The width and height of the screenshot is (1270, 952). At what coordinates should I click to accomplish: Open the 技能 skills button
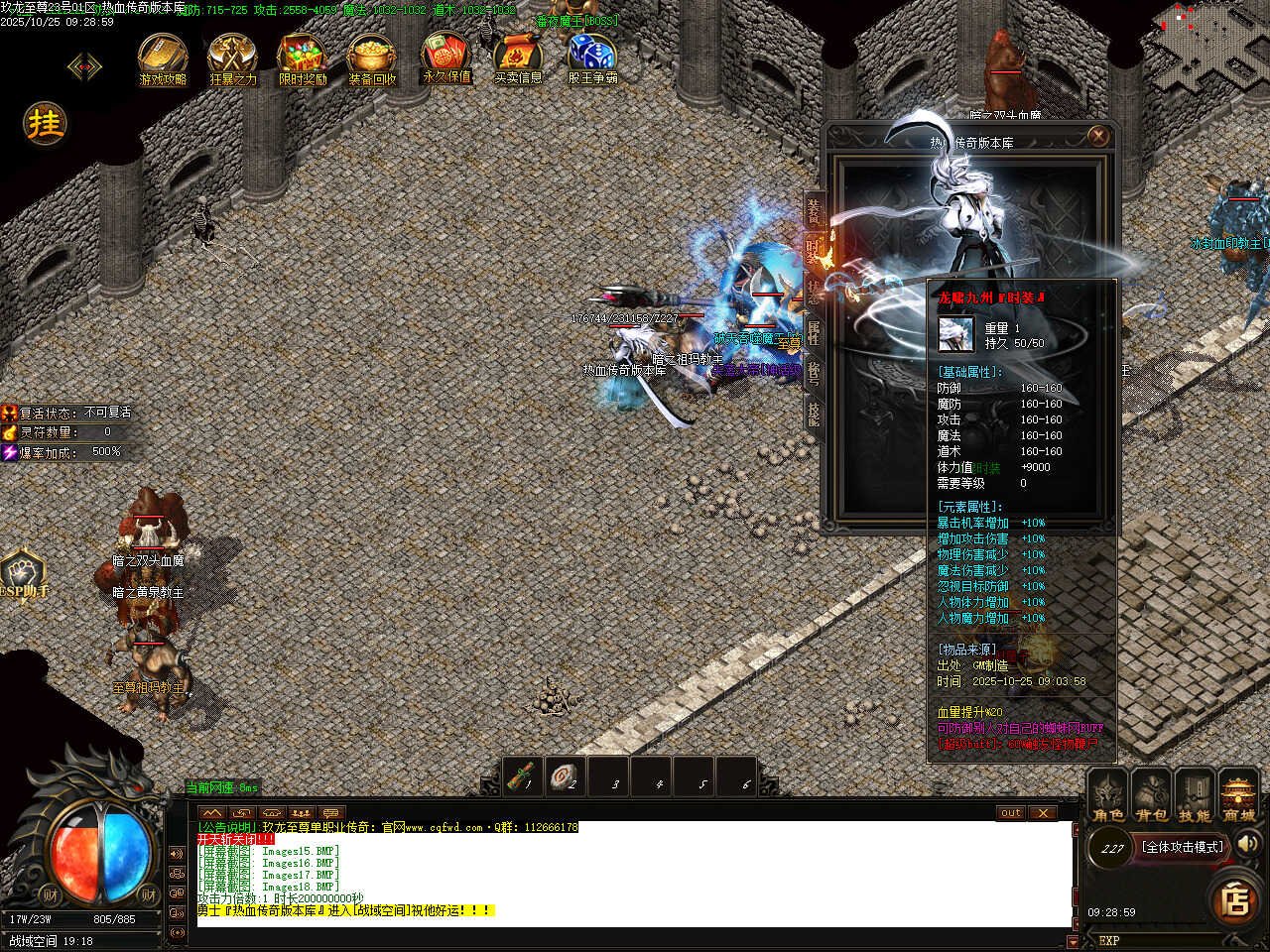click(x=1195, y=797)
